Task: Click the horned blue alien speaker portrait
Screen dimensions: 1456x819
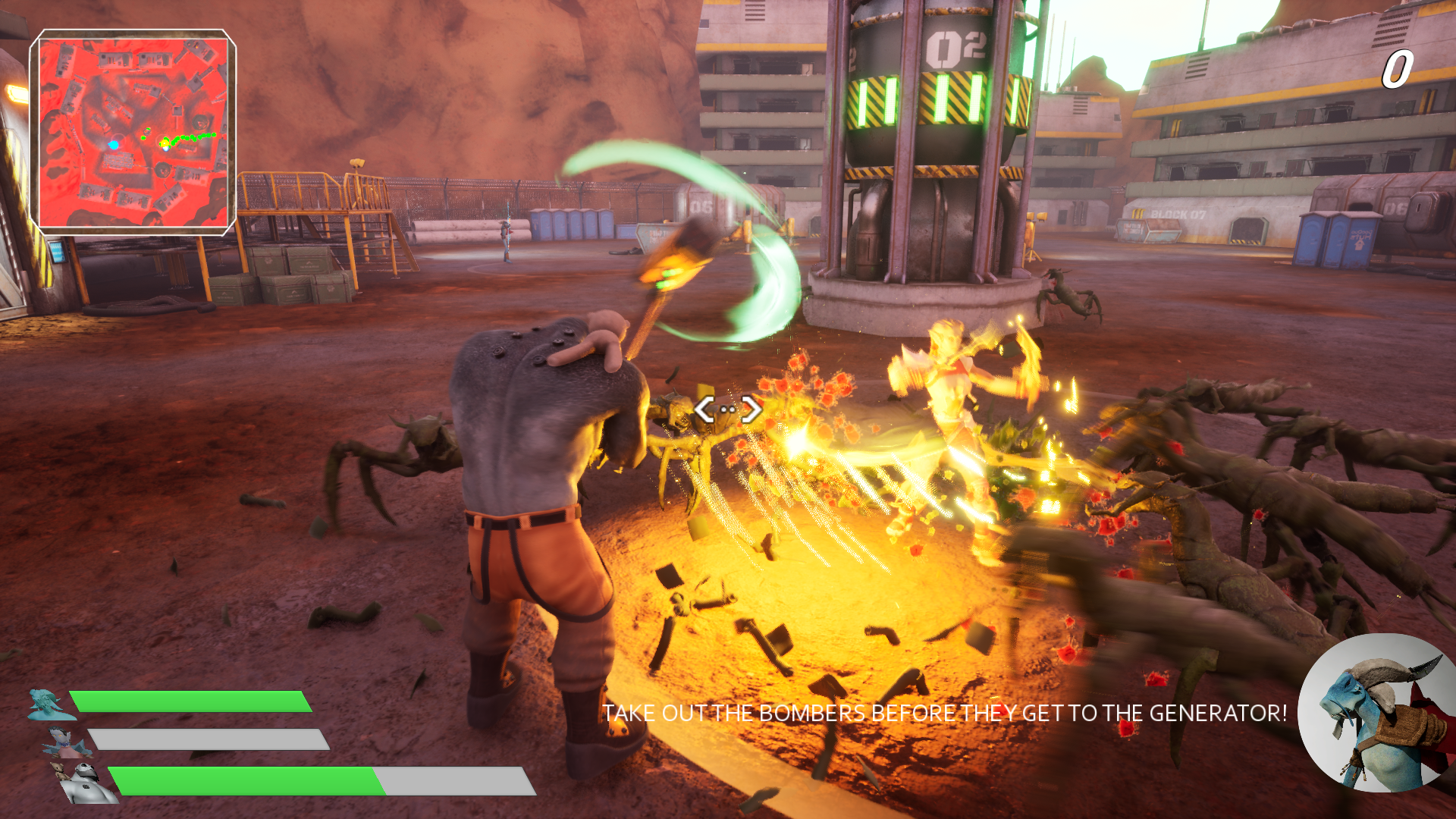Action: (1376, 714)
